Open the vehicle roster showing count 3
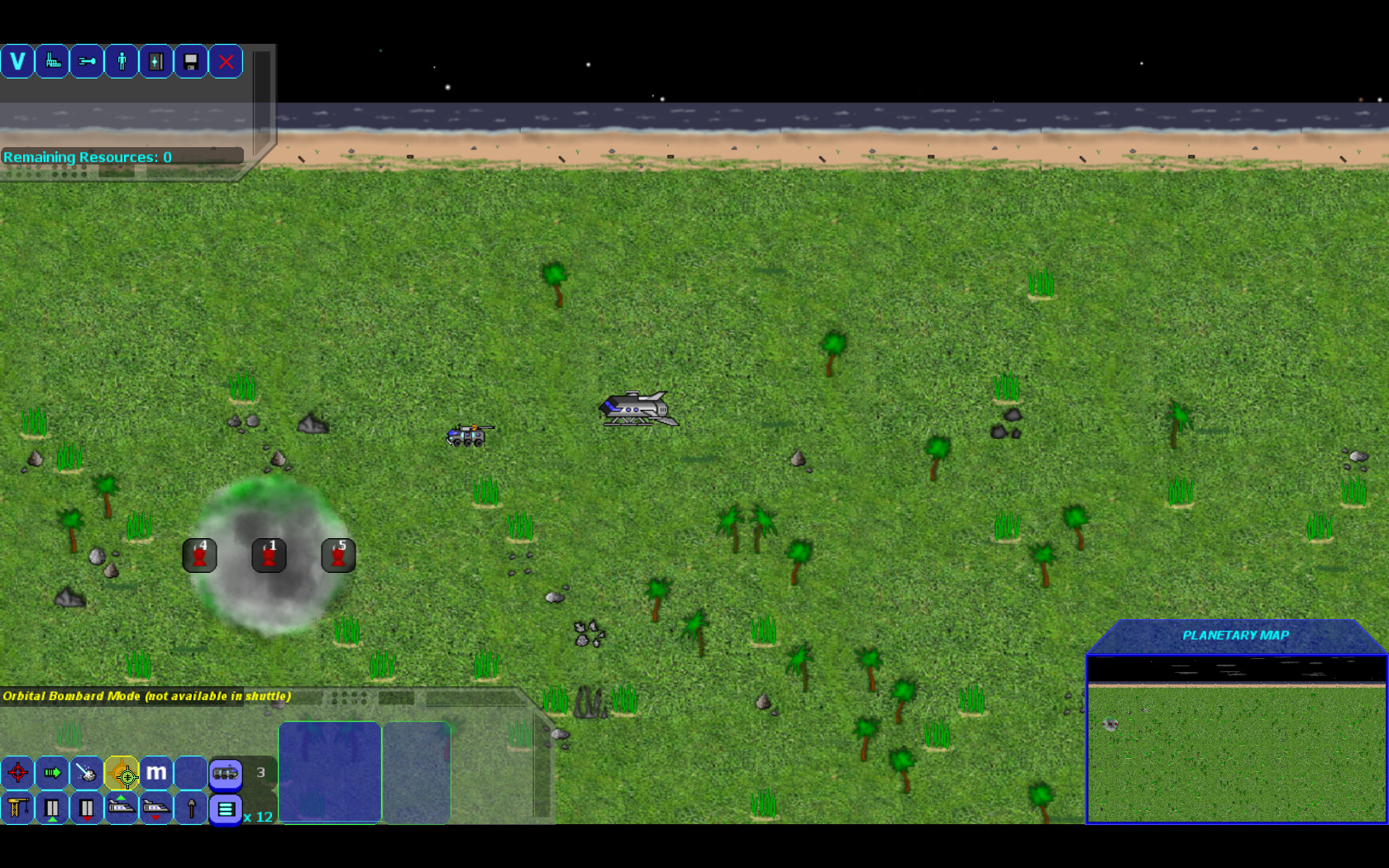Viewport: 1389px width, 868px height. click(225, 772)
